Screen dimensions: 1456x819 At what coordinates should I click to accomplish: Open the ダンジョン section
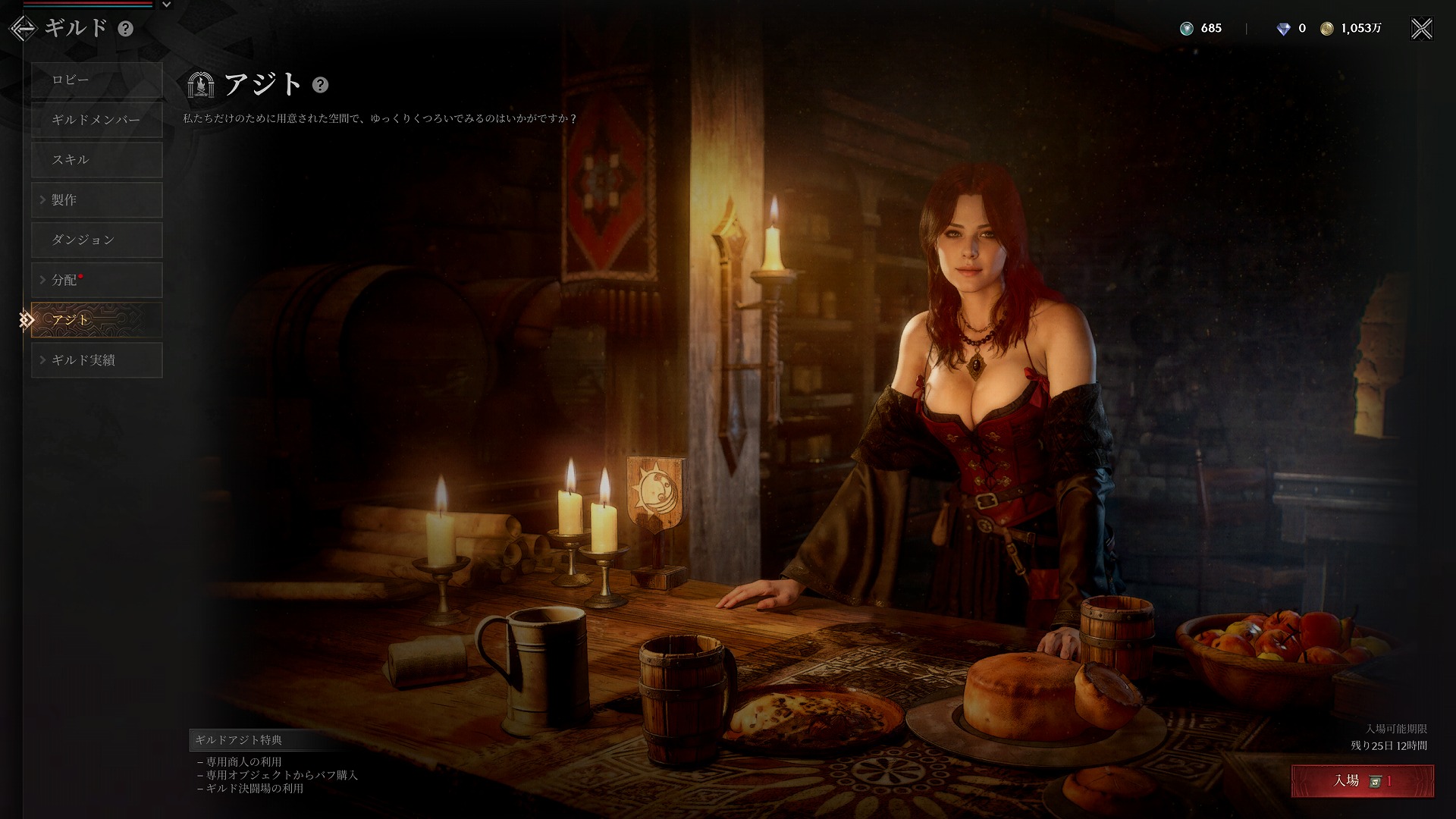pos(97,240)
